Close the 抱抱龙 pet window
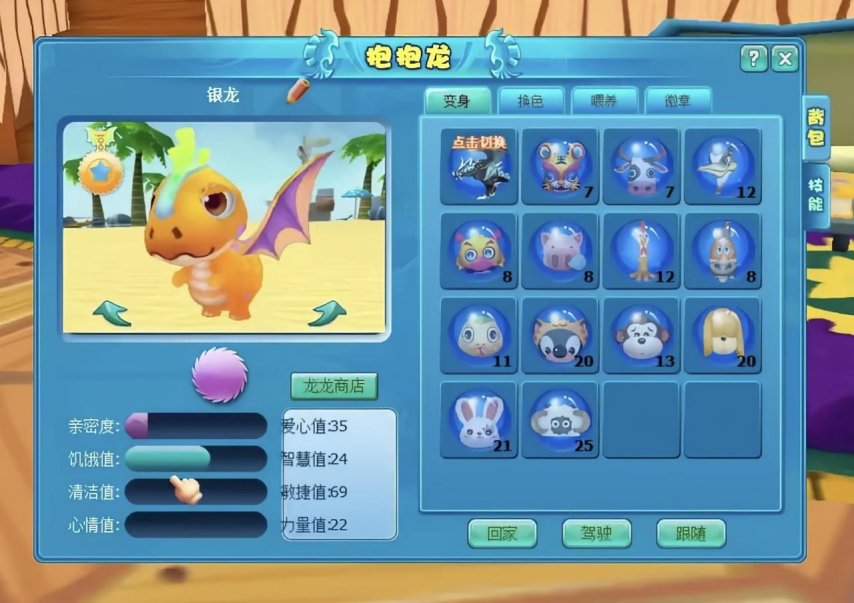854x603 pixels. coord(786,59)
